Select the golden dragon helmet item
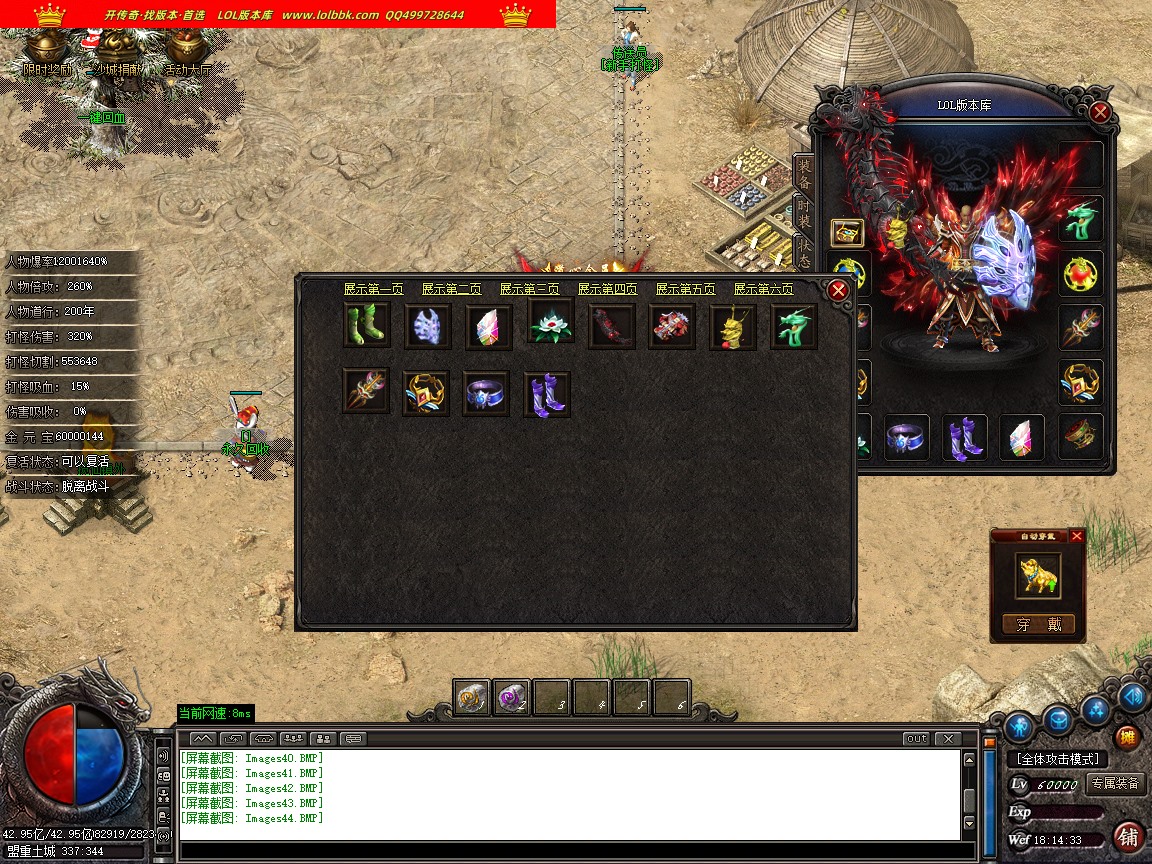 pyautogui.click(x=733, y=328)
